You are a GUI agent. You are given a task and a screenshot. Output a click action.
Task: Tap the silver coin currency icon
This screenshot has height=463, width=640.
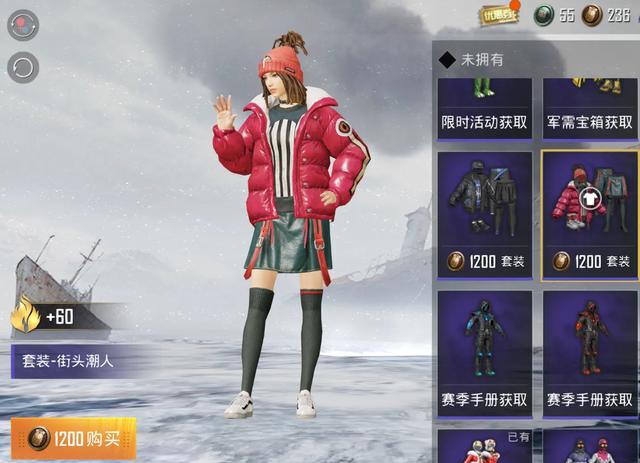[x=543, y=14]
